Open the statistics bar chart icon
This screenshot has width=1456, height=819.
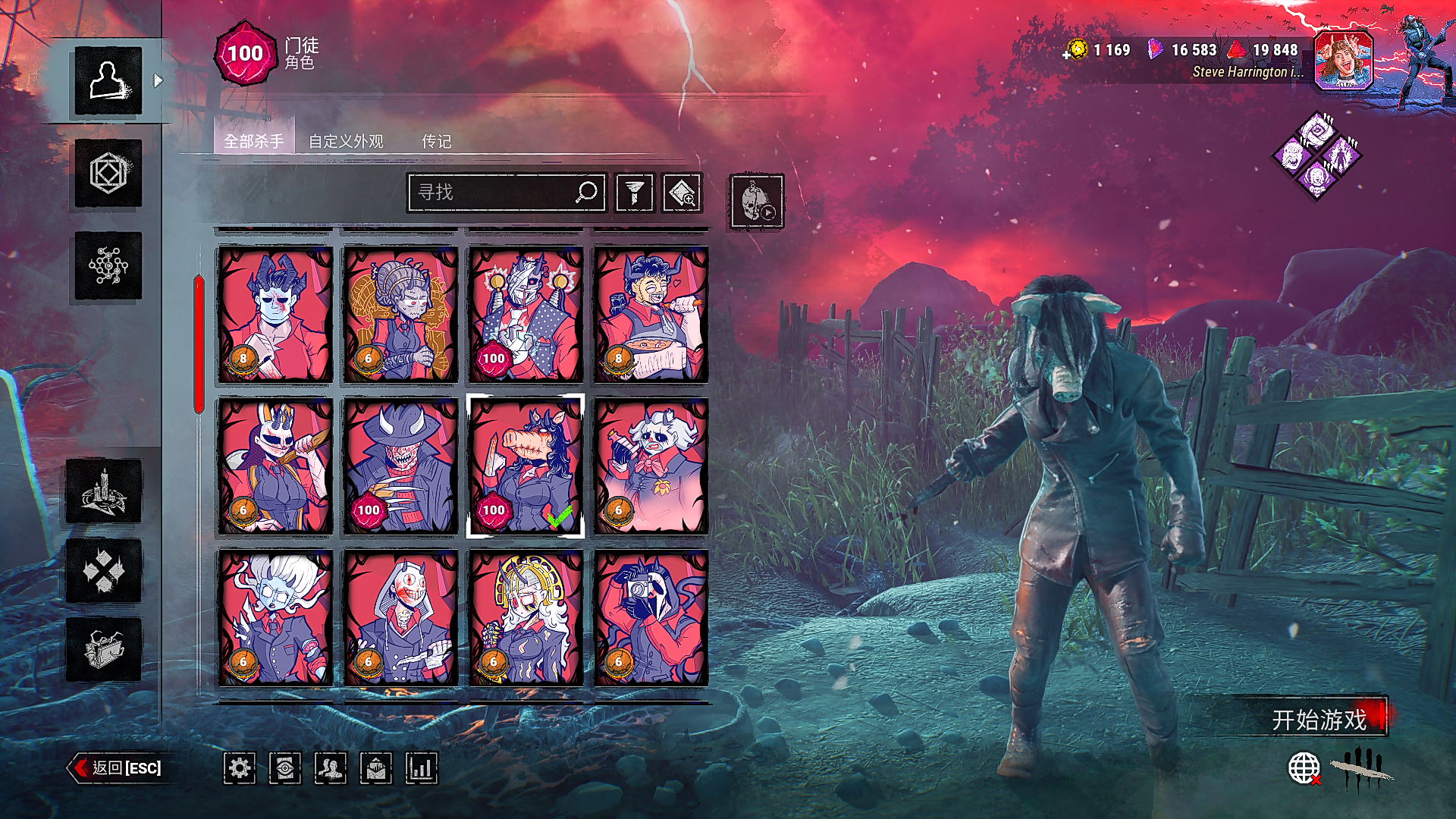click(422, 769)
